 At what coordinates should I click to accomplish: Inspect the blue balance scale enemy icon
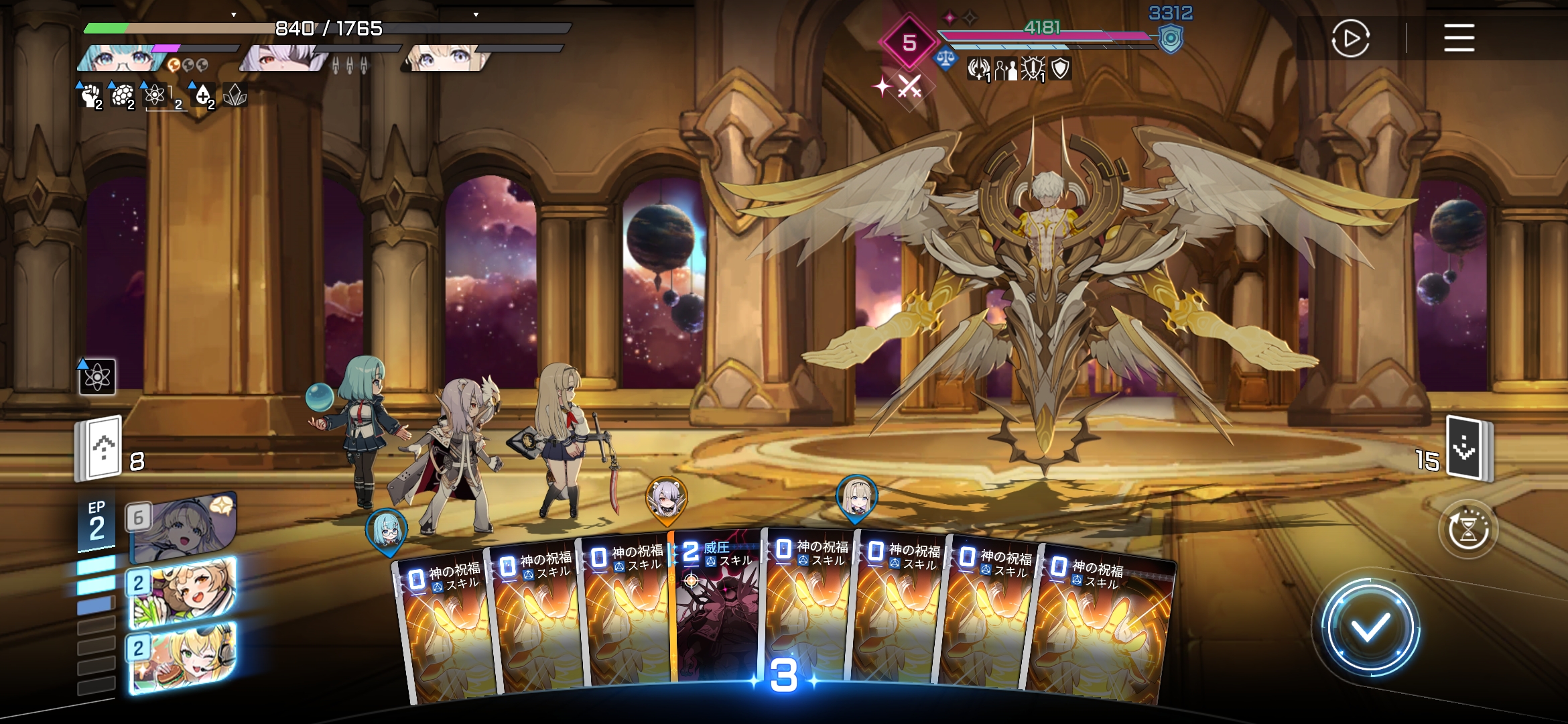[945, 59]
